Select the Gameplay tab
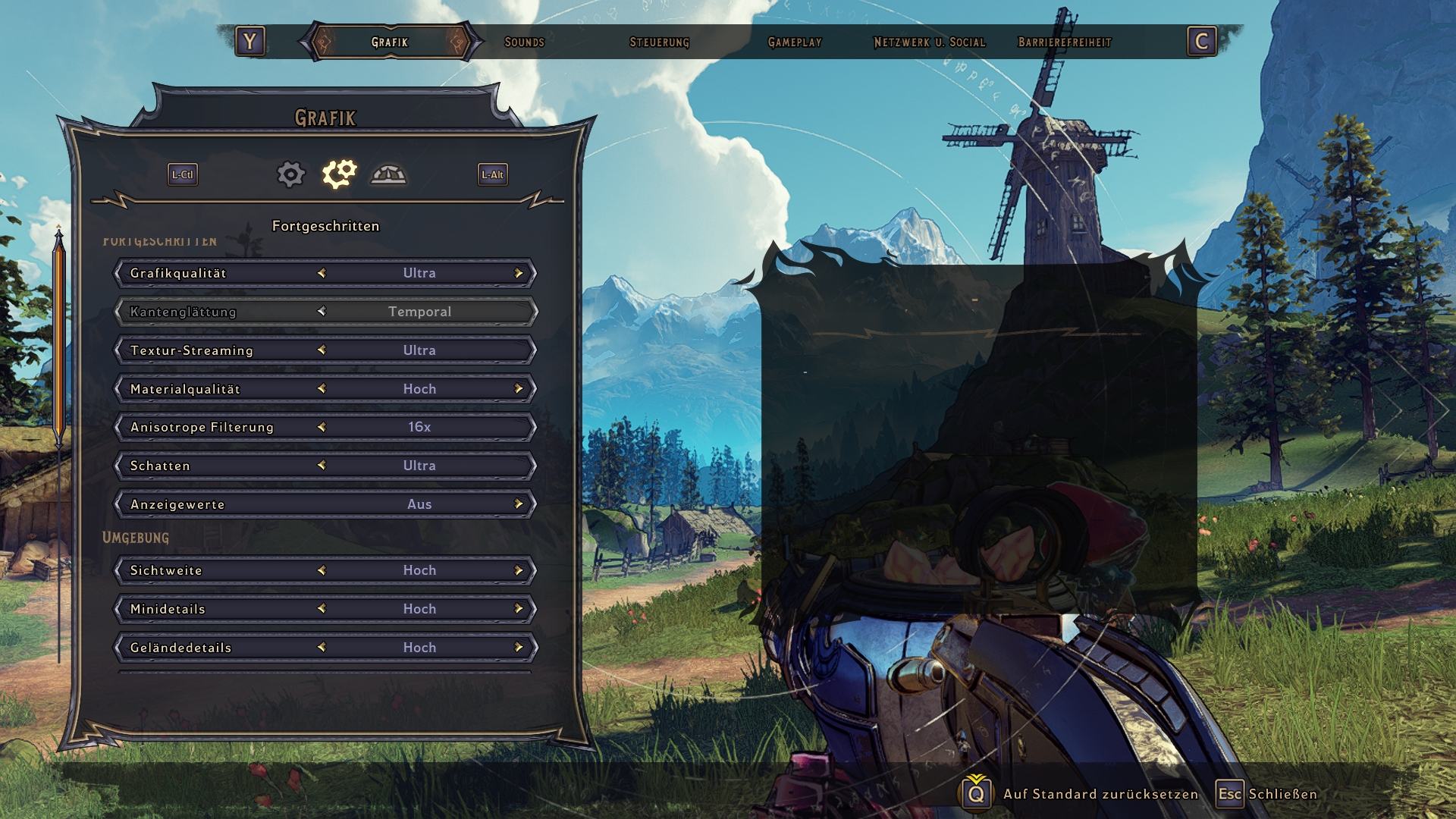This screenshot has height=819, width=1456. tap(794, 42)
